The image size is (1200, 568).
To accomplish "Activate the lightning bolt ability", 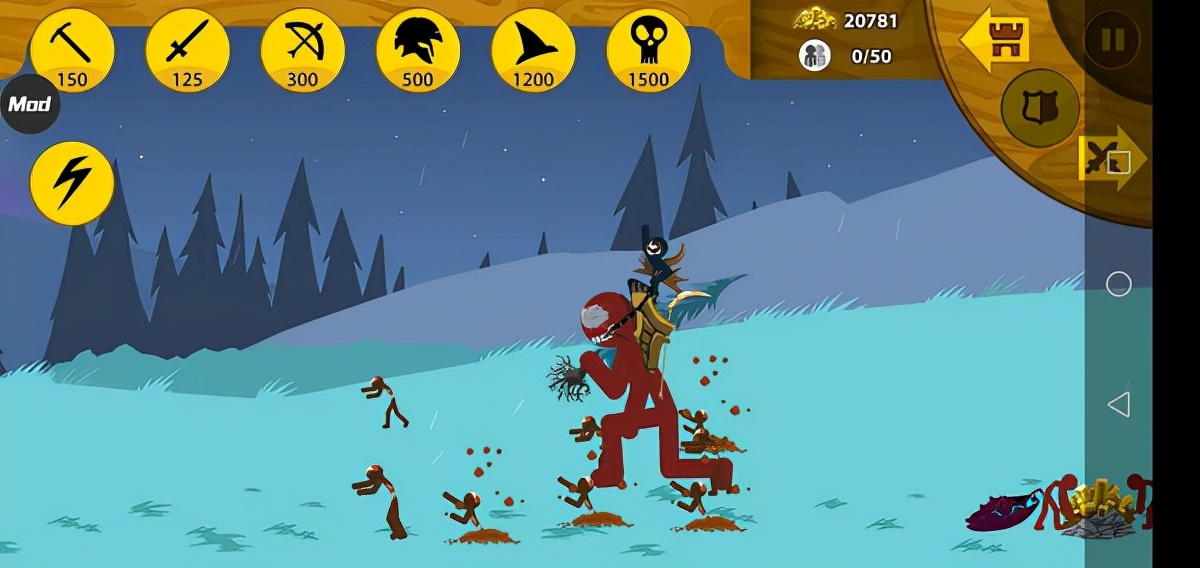I will 71,183.
